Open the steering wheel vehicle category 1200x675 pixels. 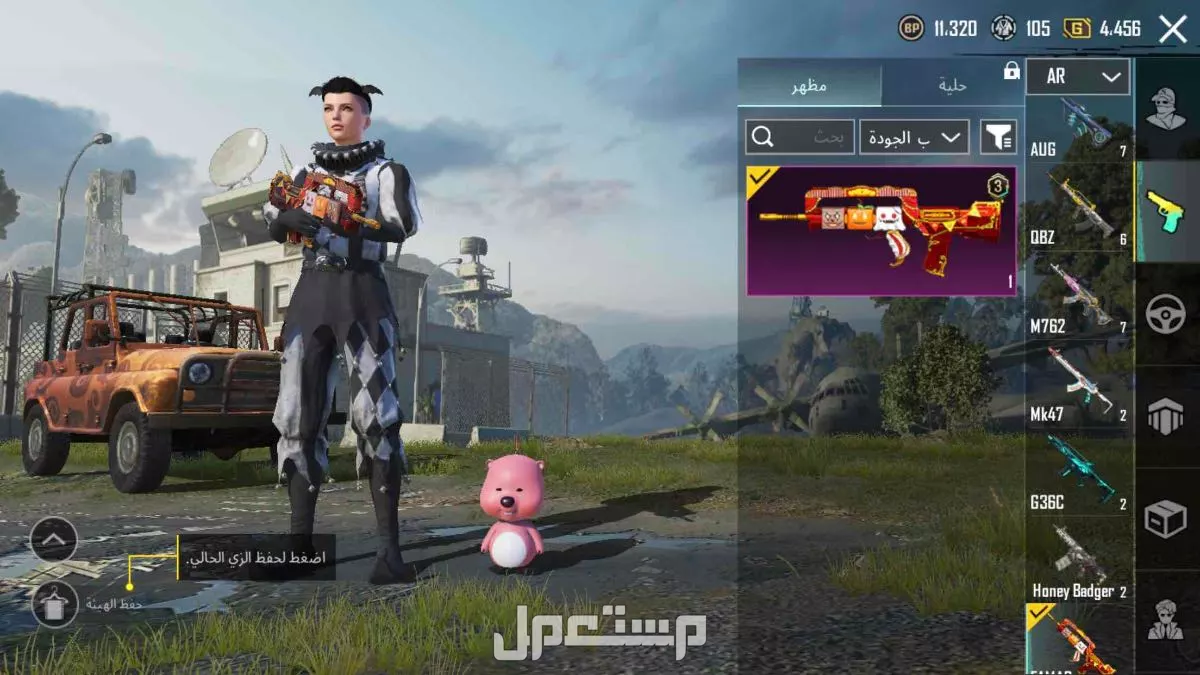[1166, 315]
